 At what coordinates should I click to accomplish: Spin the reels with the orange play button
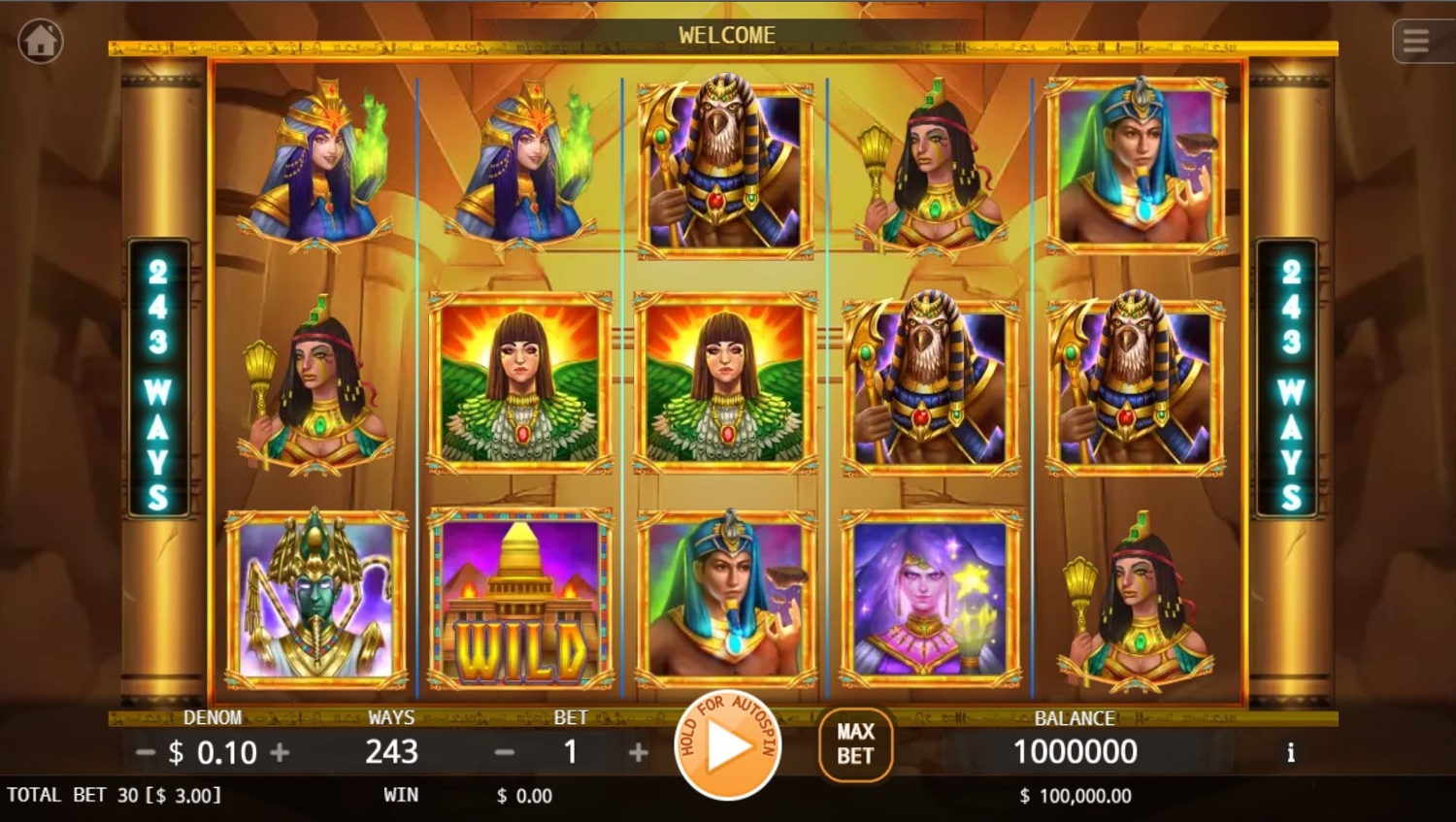pos(727,746)
